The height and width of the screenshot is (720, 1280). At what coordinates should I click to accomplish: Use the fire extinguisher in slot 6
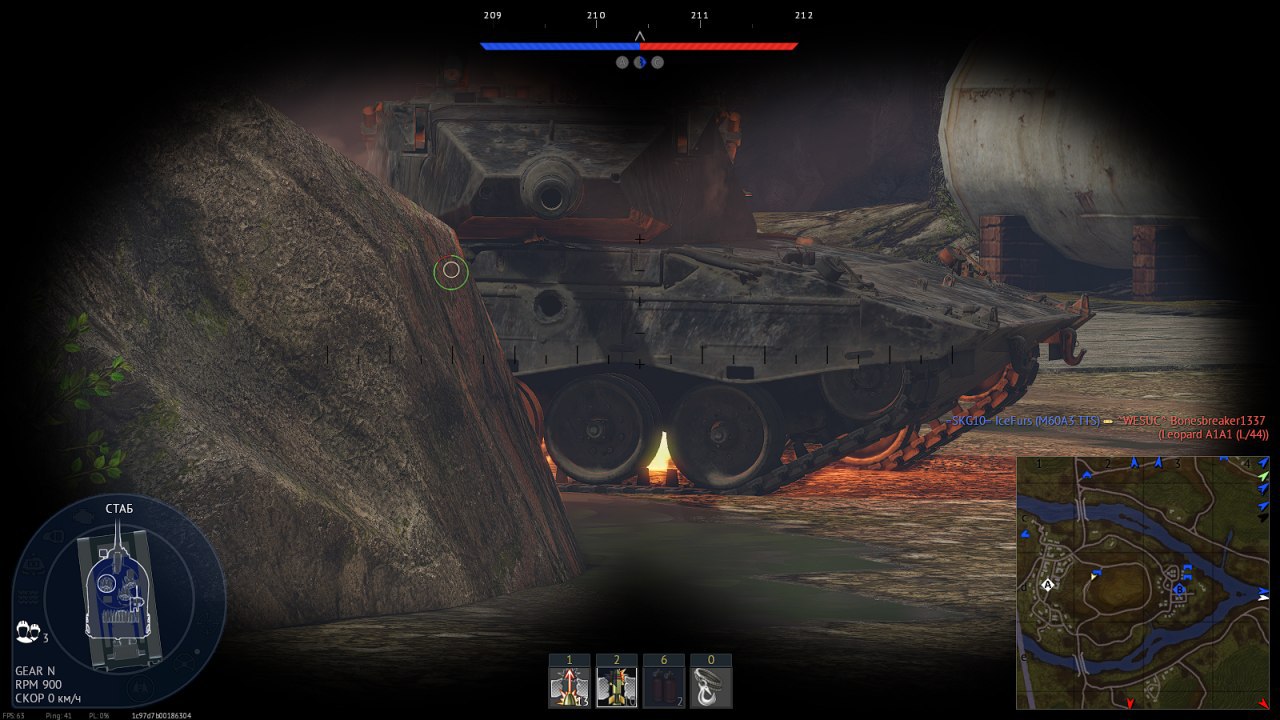[x=663, y=687]
